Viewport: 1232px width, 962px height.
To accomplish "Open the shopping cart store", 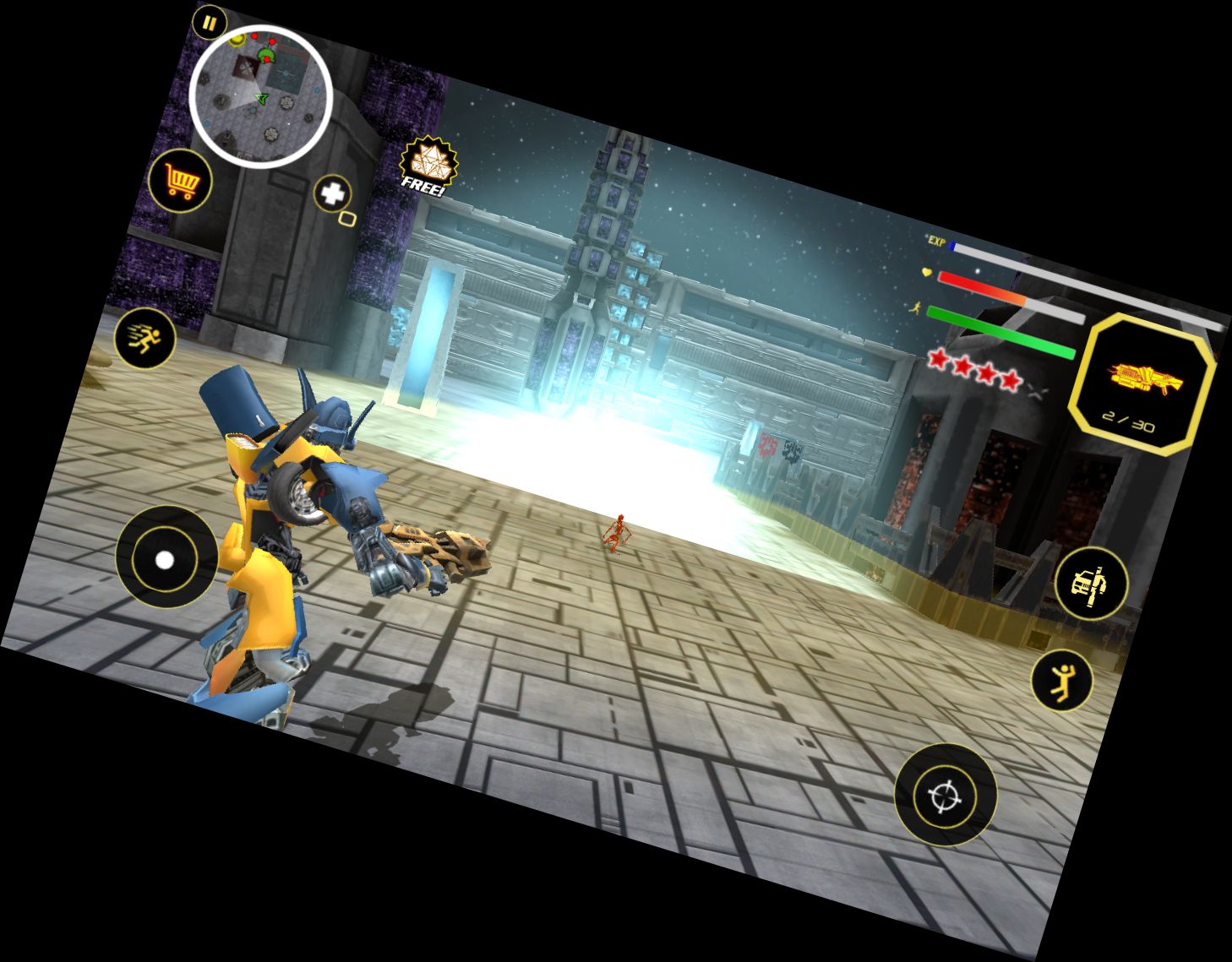I will coord(180,181).
